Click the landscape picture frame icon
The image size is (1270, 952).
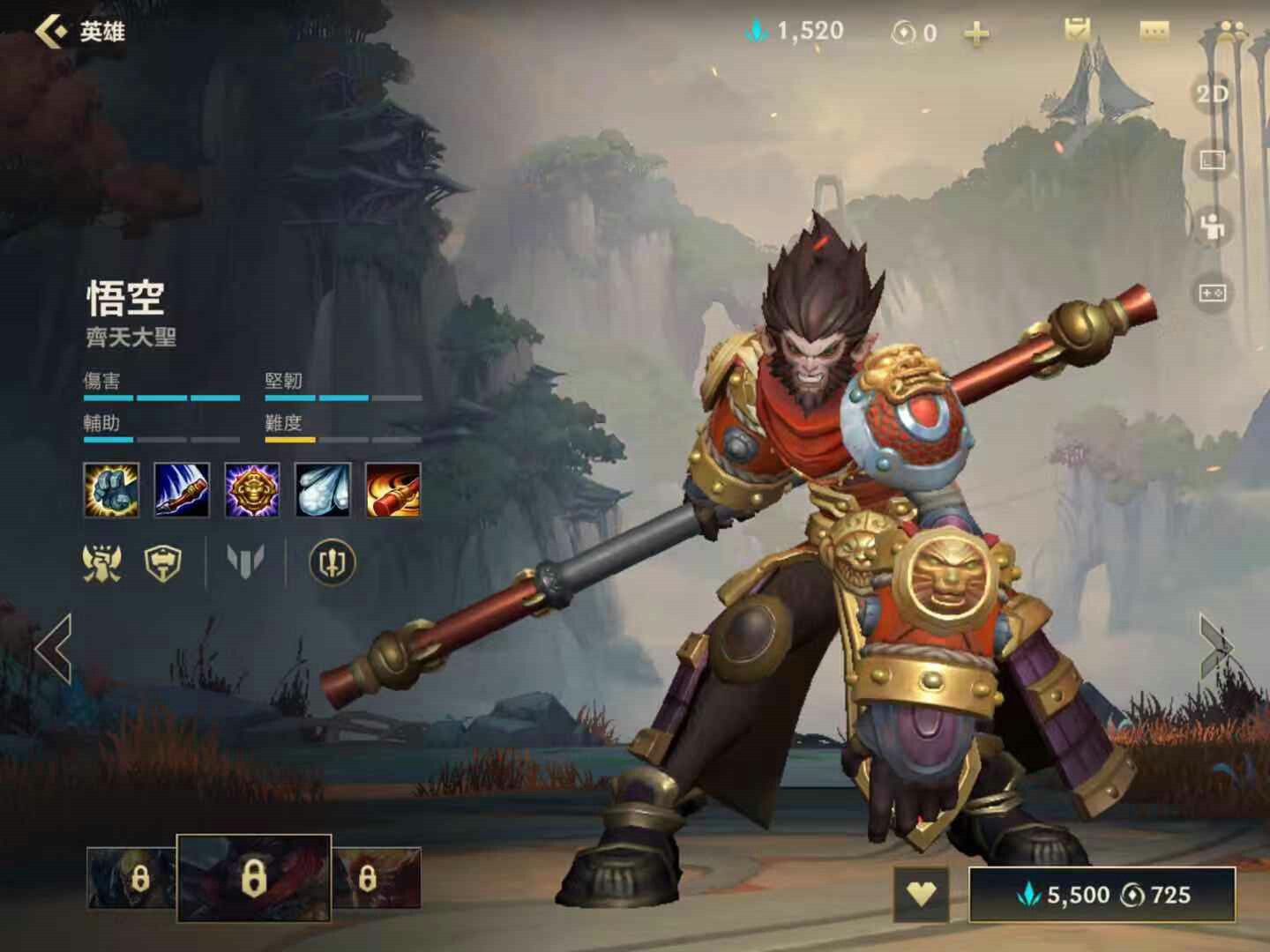pos(1212,160)
